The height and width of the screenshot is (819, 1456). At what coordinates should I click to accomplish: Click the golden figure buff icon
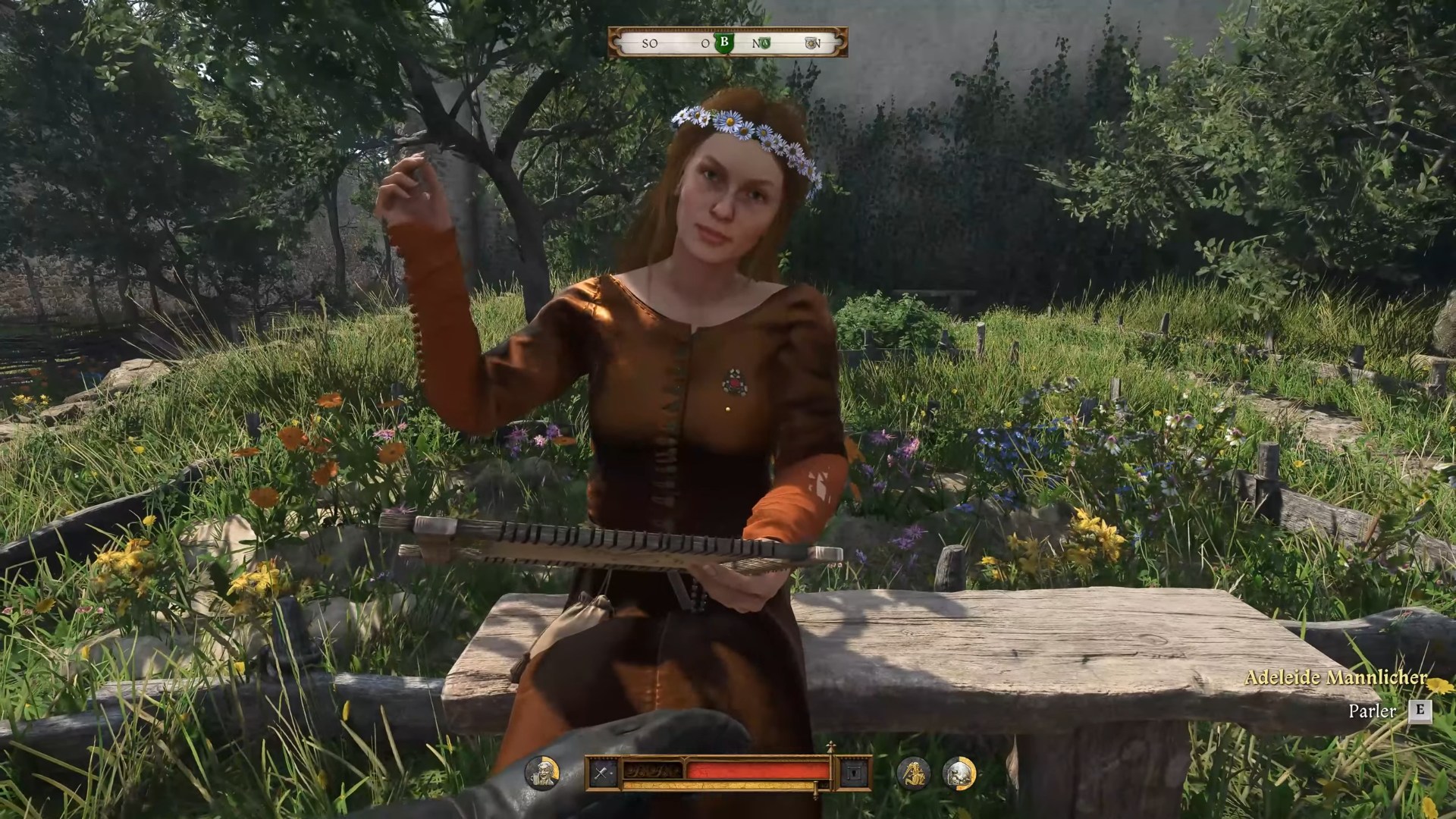[x=915, y=773]
